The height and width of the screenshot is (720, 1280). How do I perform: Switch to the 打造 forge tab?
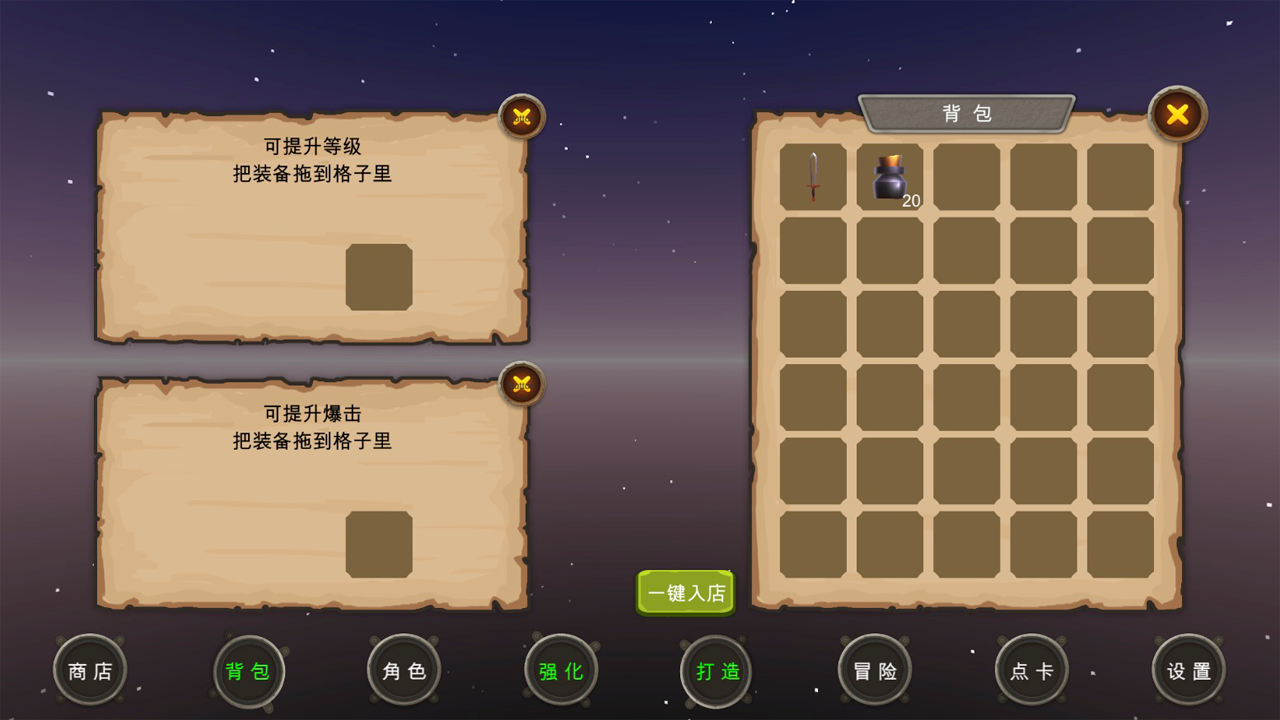click(716, 671)
